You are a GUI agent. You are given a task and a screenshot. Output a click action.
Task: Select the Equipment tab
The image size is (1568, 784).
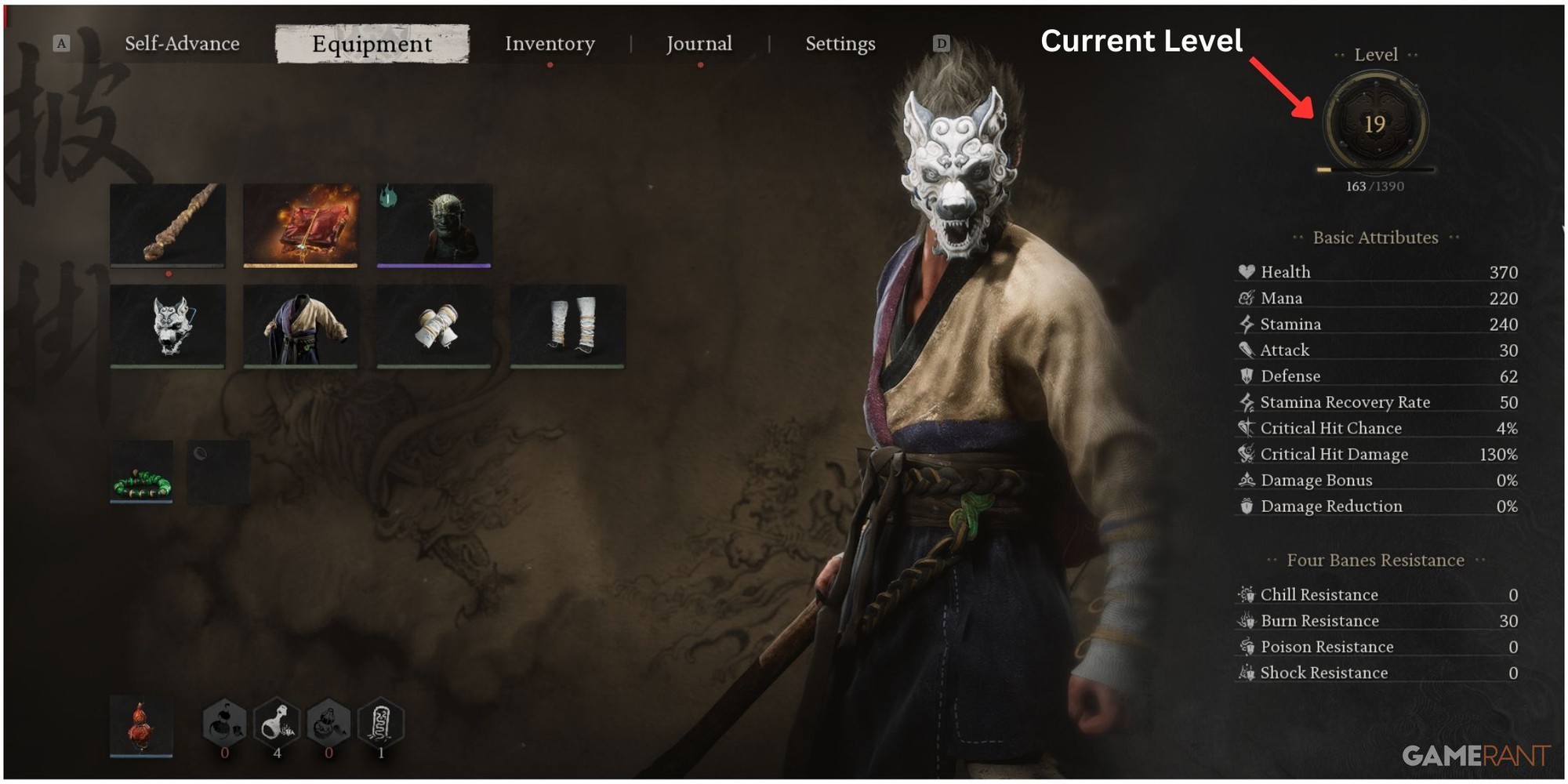coord(372,44)
